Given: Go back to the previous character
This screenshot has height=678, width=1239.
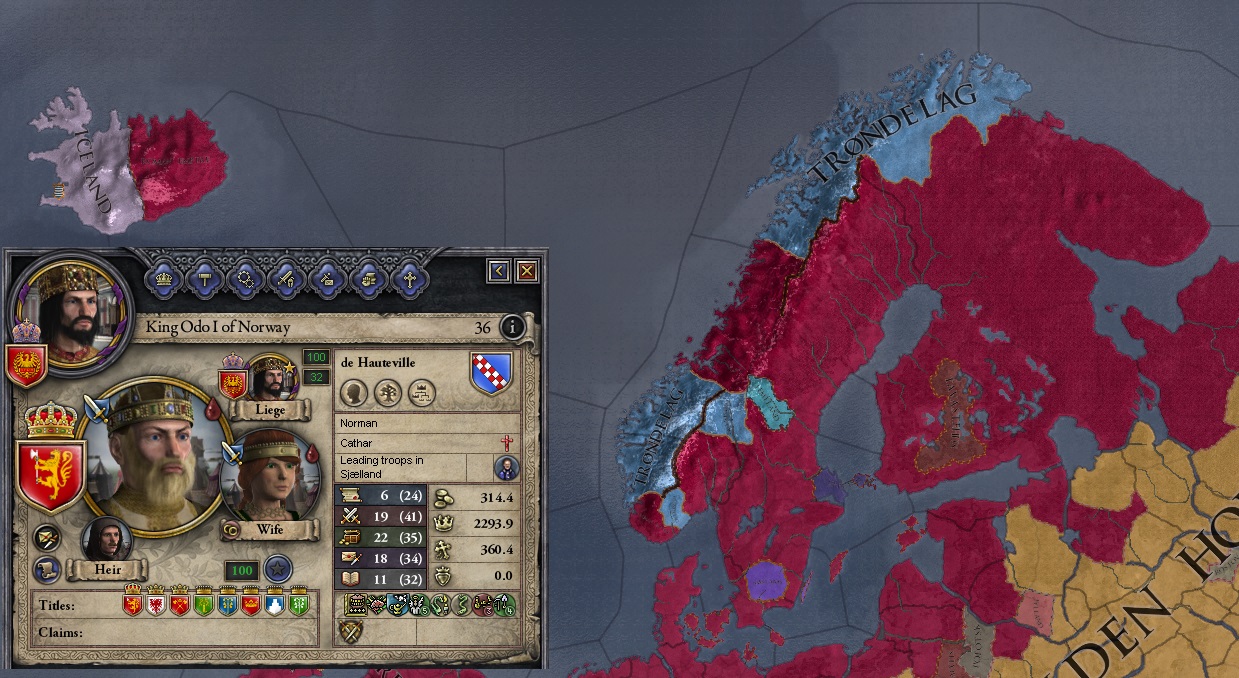Looking at the screenshot, I should click(x=499, y=270).
